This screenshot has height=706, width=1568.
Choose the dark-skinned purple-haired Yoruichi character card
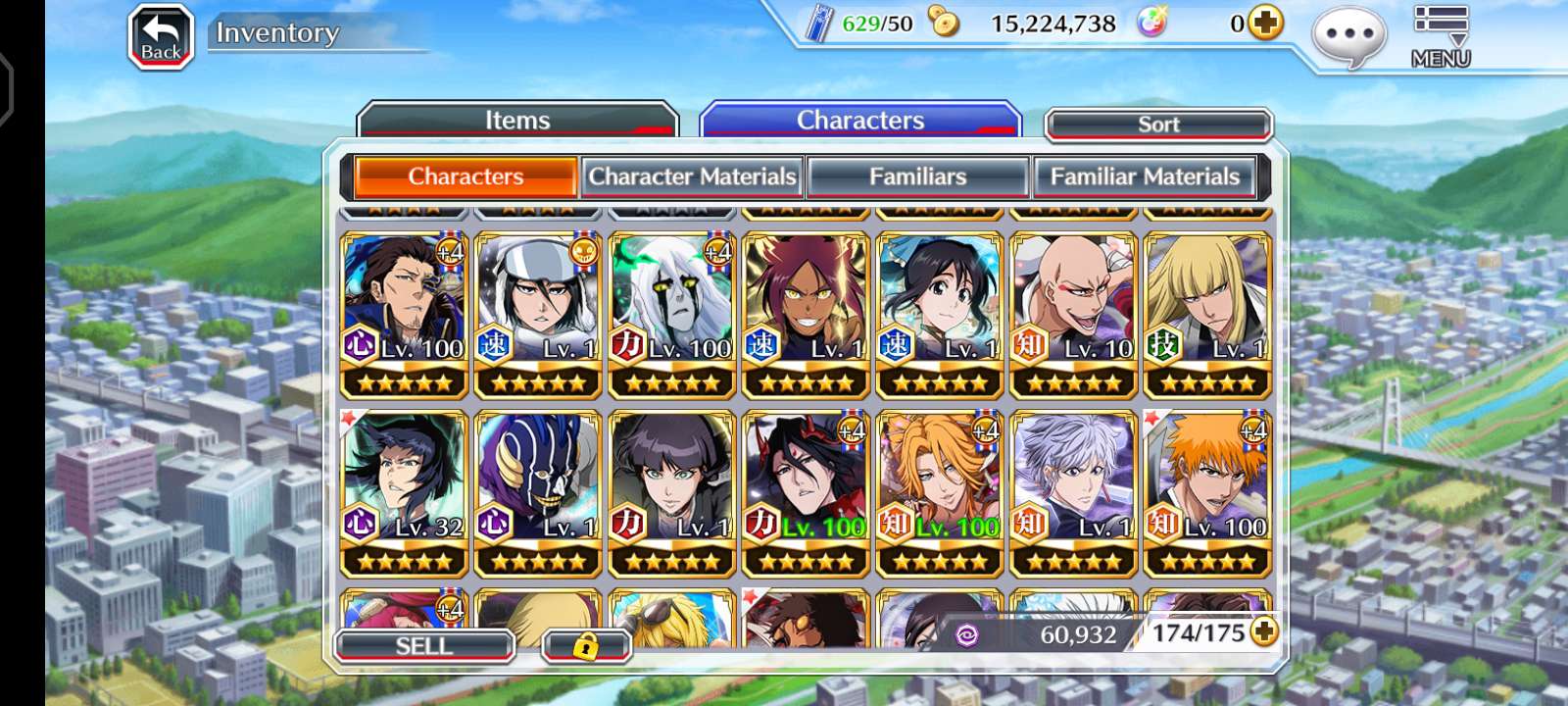[806, 314]
